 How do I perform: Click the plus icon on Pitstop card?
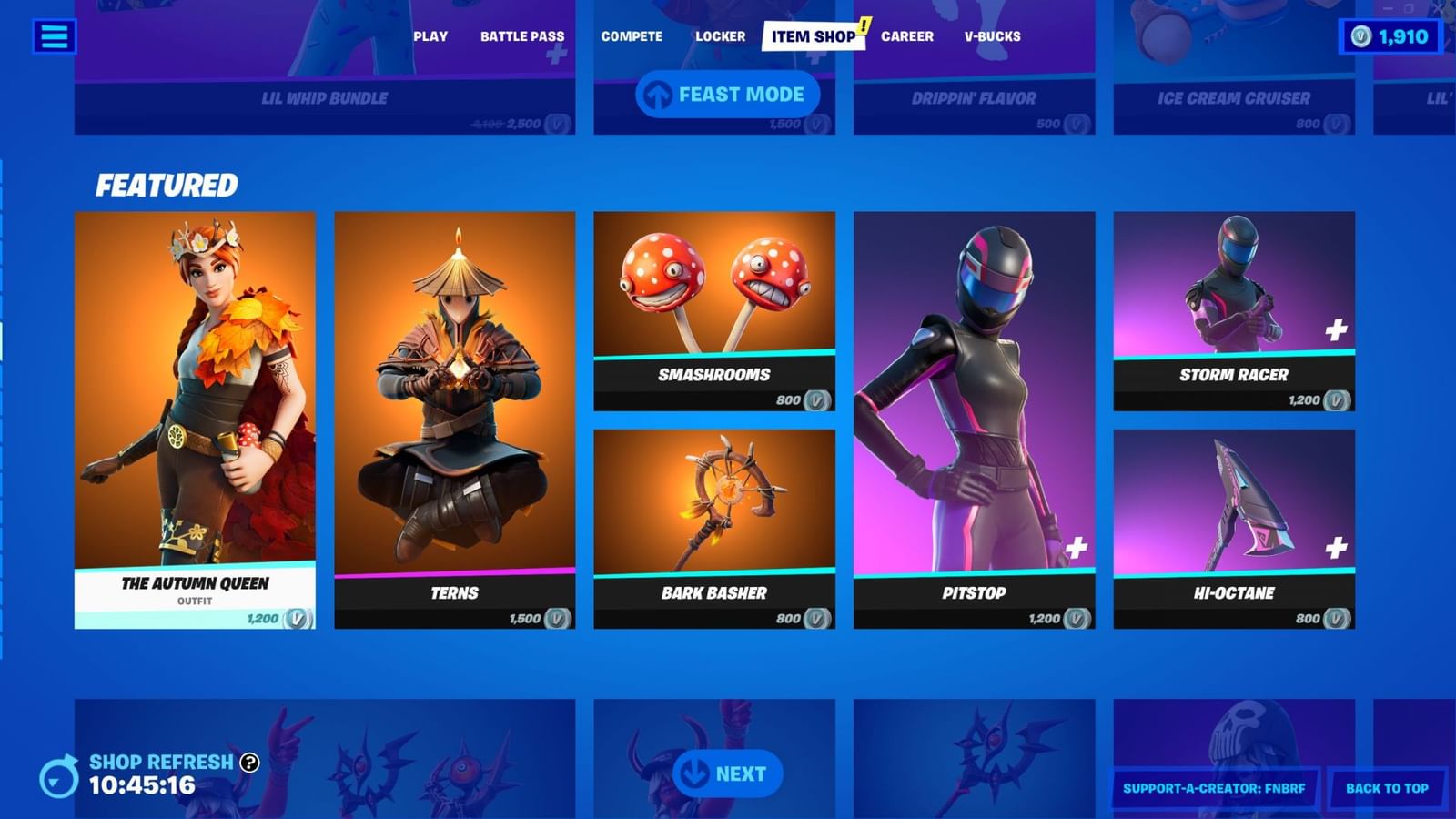pos(1076,546)
